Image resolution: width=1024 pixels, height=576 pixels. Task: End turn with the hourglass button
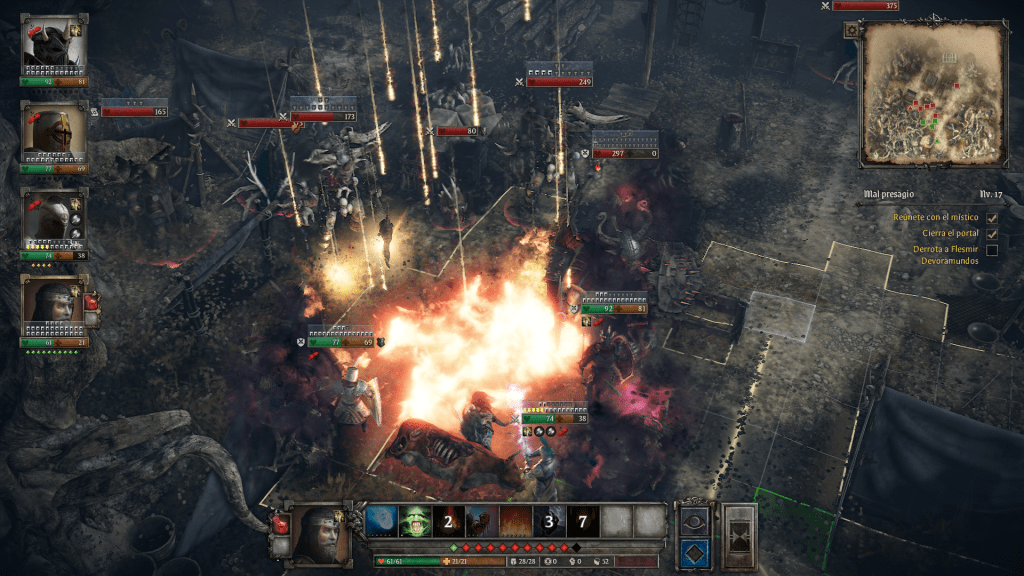click(741, 536)
